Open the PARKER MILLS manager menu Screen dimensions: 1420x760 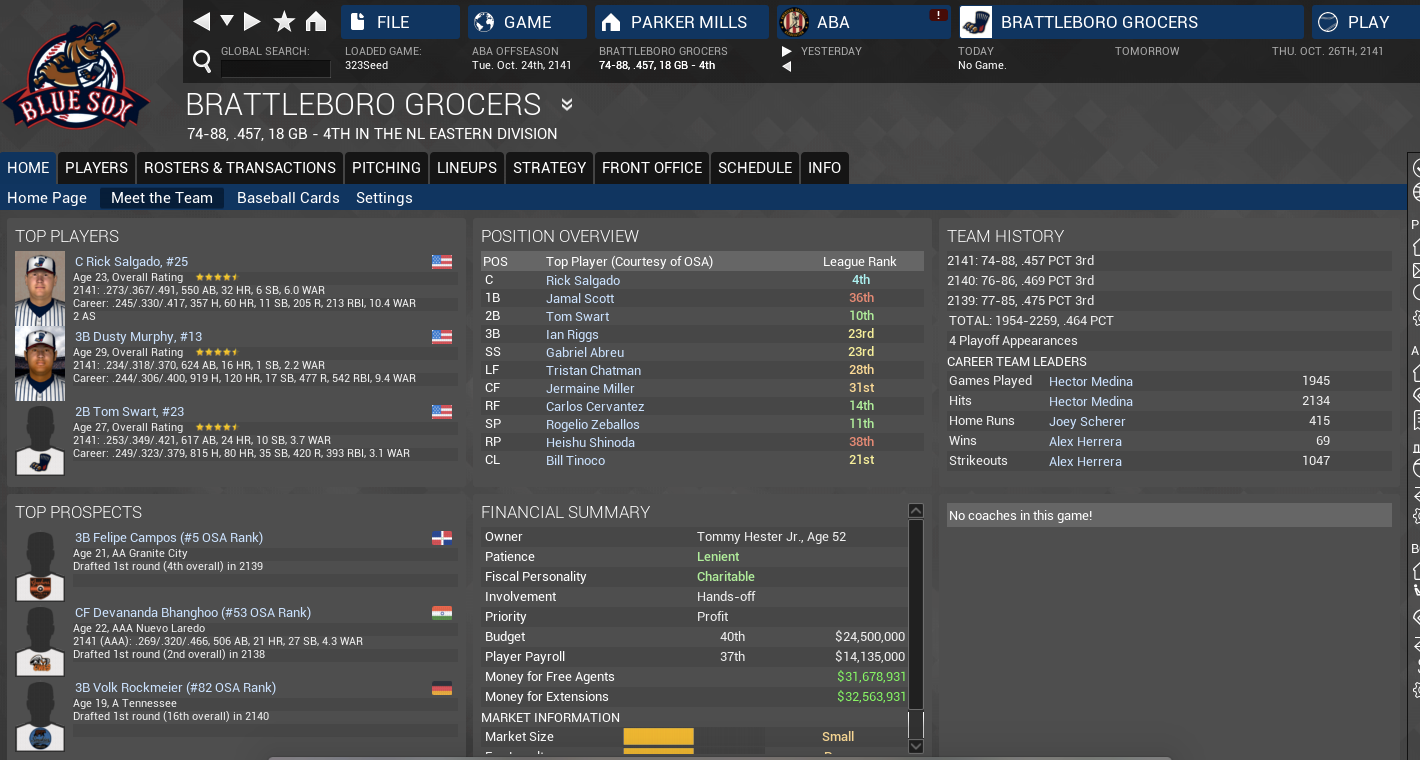click(x=682, y=22)
